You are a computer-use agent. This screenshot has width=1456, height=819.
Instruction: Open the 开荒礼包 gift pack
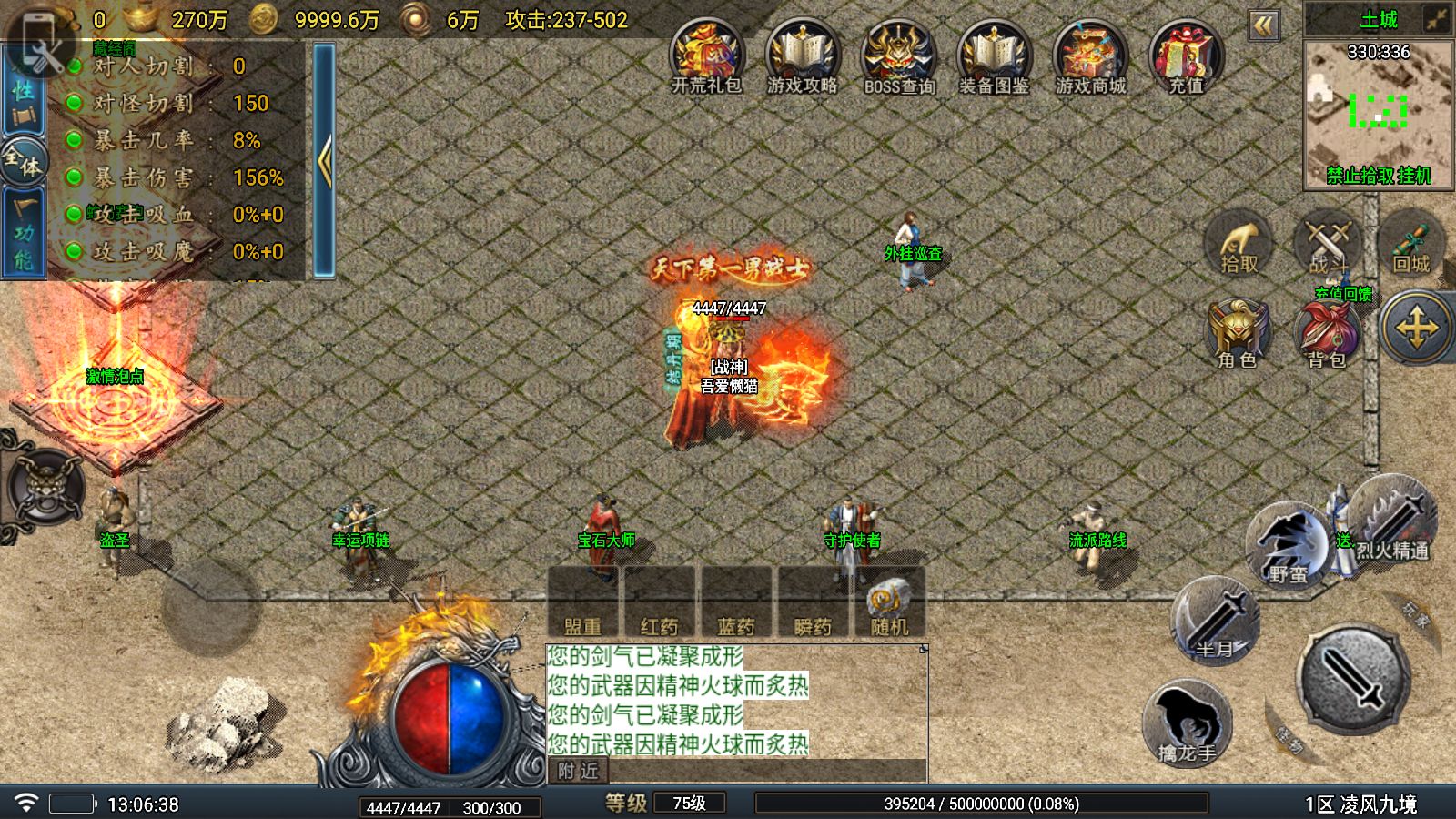[707, 56]
